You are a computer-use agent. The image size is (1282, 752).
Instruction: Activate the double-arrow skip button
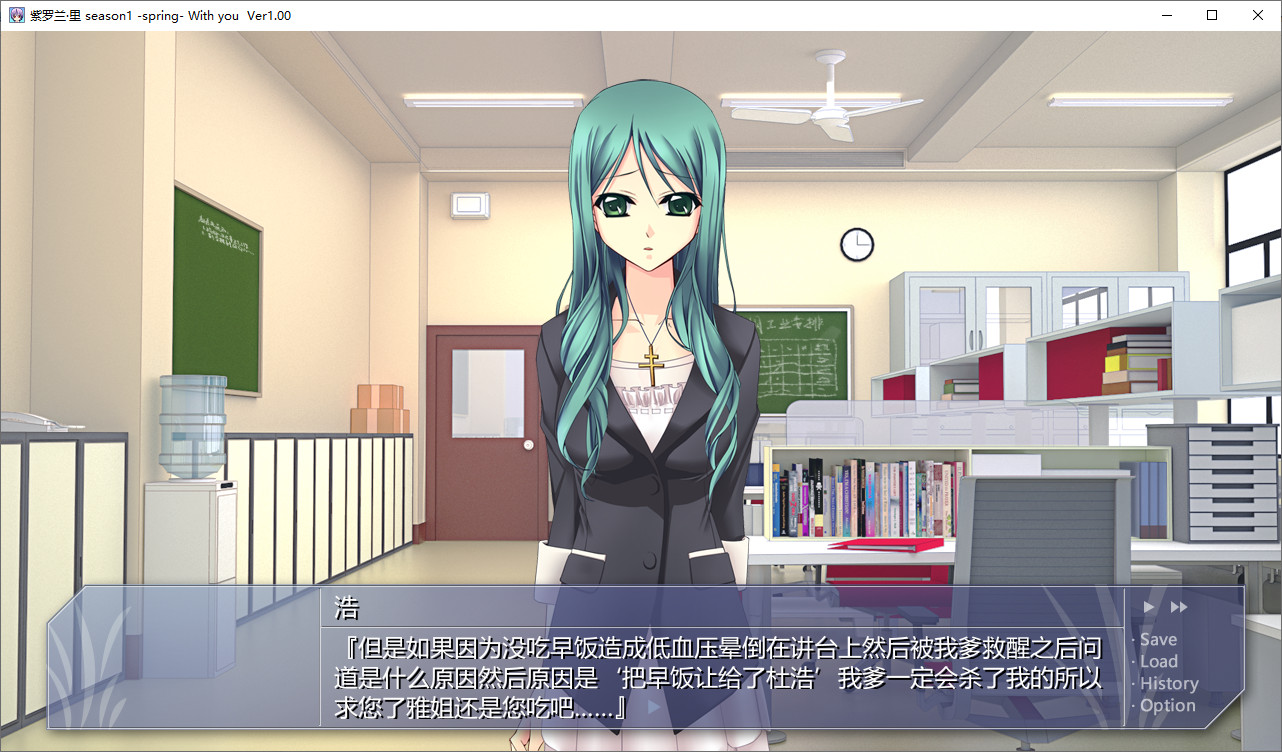tap(1179, 607)
